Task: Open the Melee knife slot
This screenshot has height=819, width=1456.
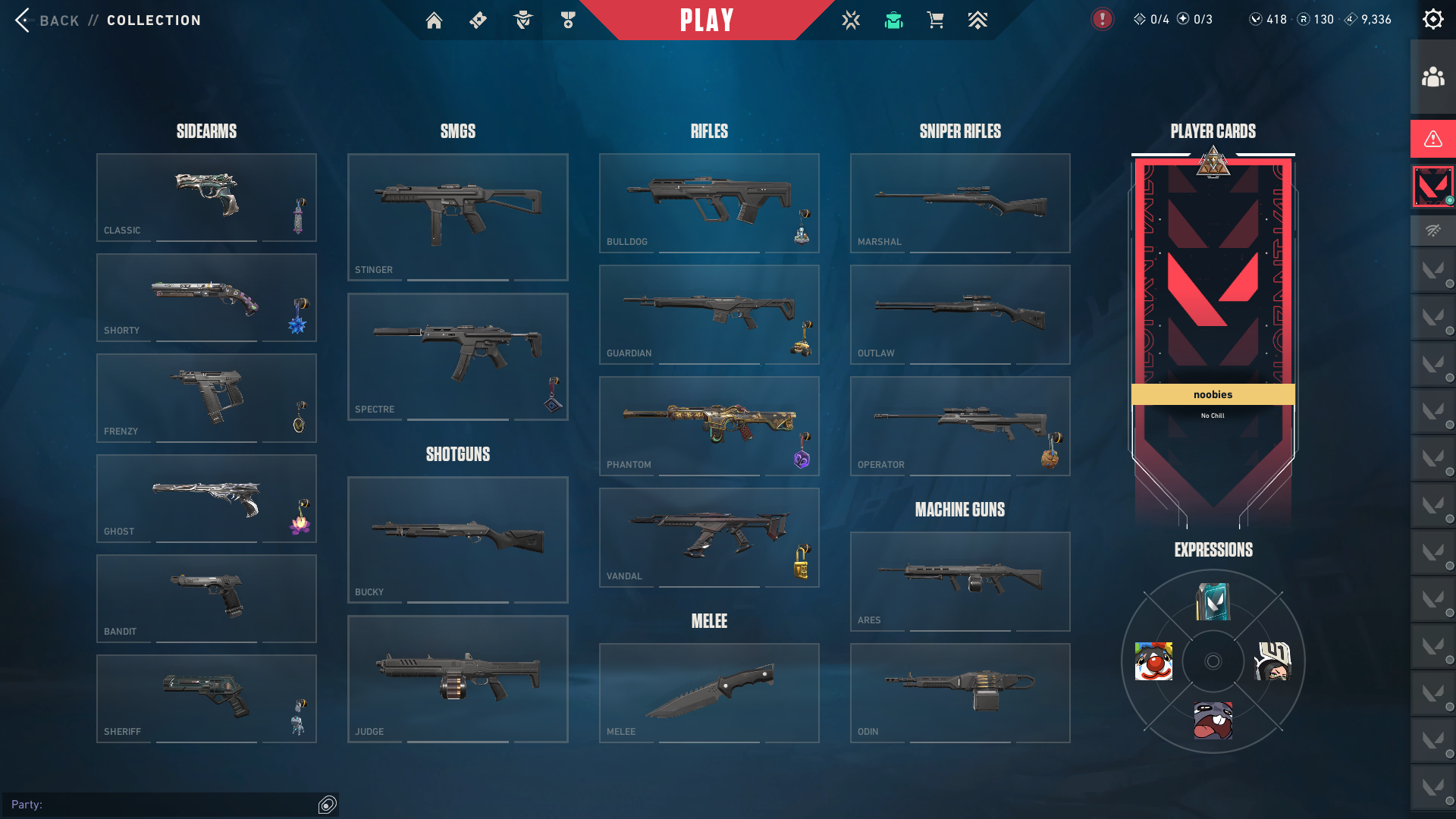Action: tap(709, 692)
